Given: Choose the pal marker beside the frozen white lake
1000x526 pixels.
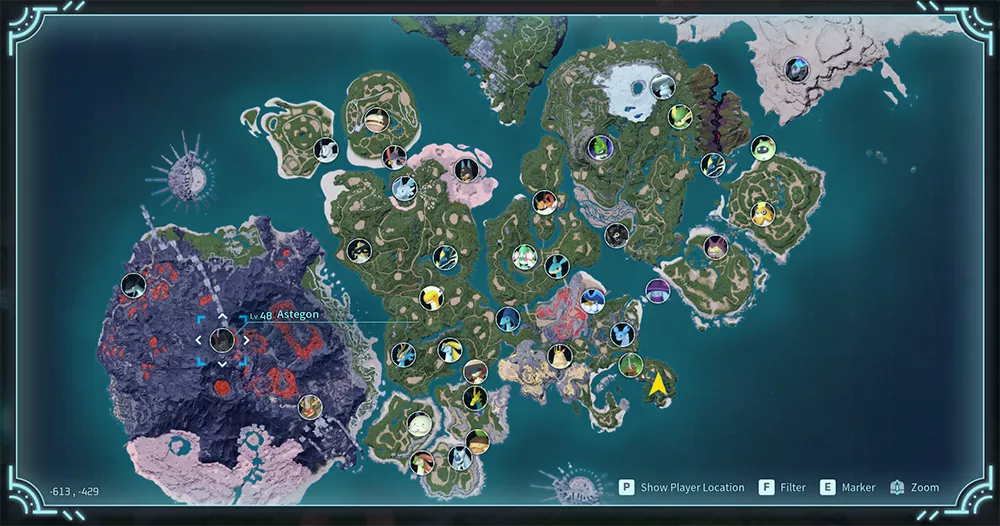Looking at the screenshot, I should click(662, 86).
